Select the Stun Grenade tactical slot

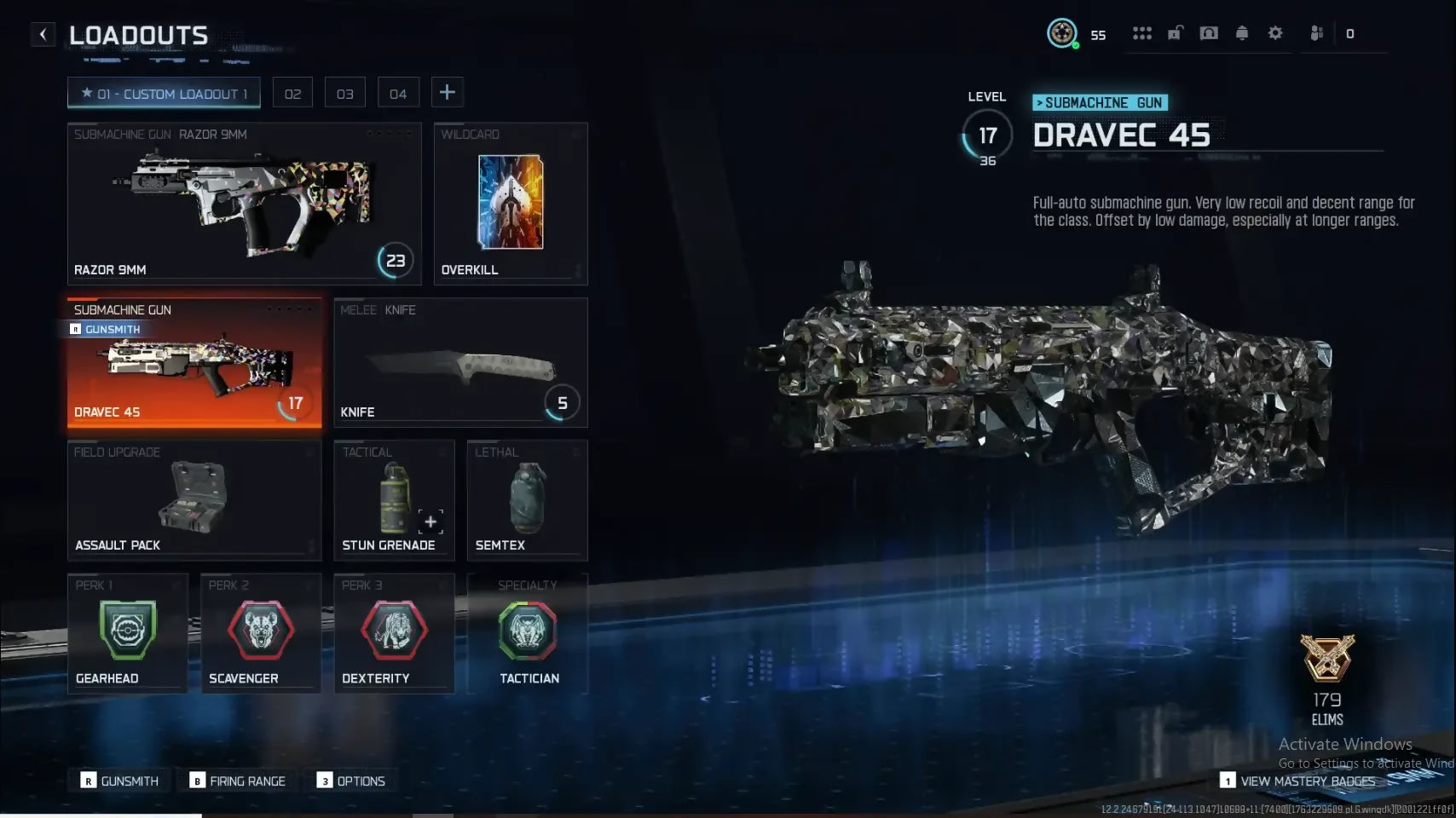coord(393,500)
